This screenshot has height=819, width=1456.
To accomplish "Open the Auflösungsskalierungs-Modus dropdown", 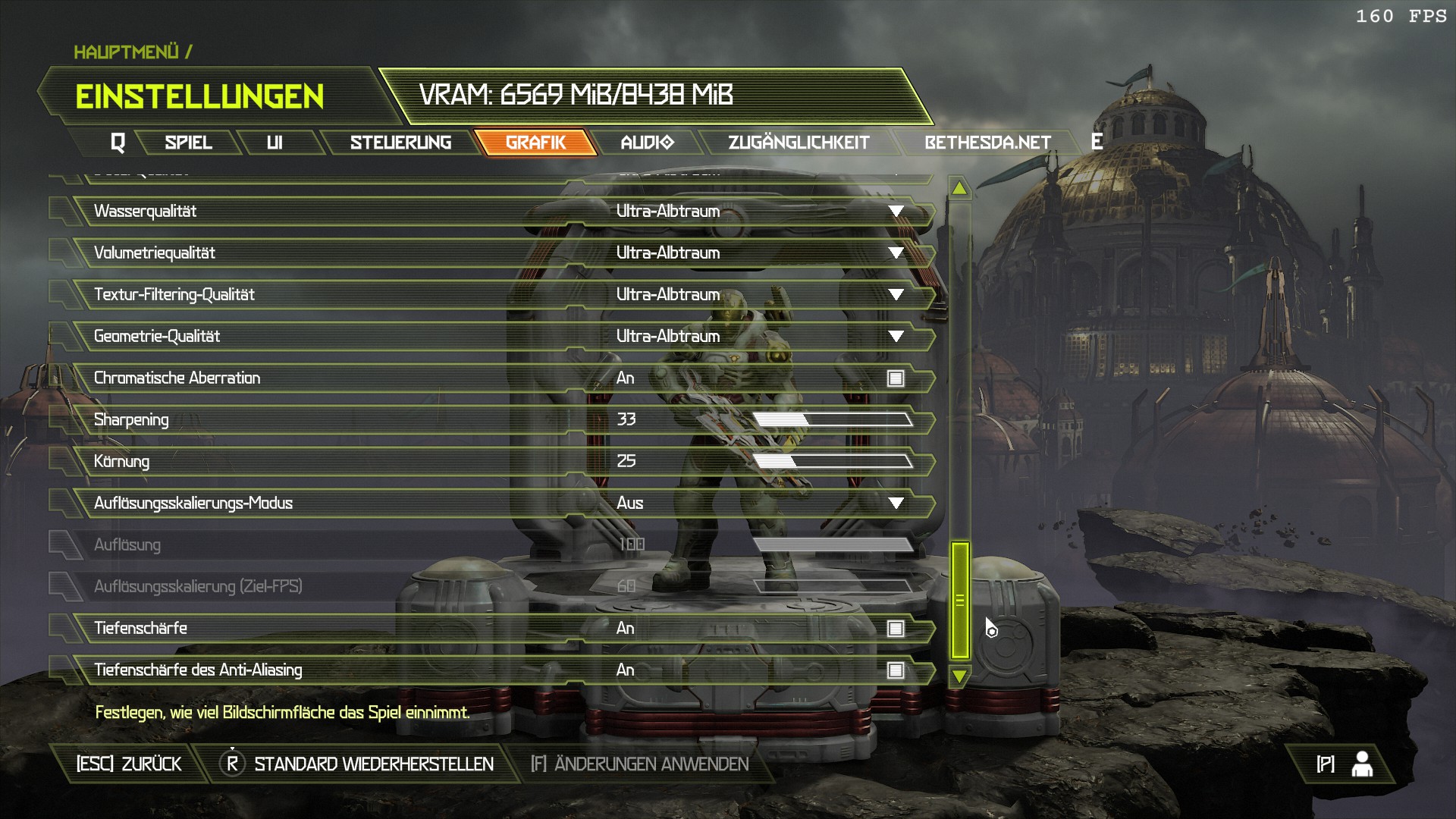I will pos(896,504).
